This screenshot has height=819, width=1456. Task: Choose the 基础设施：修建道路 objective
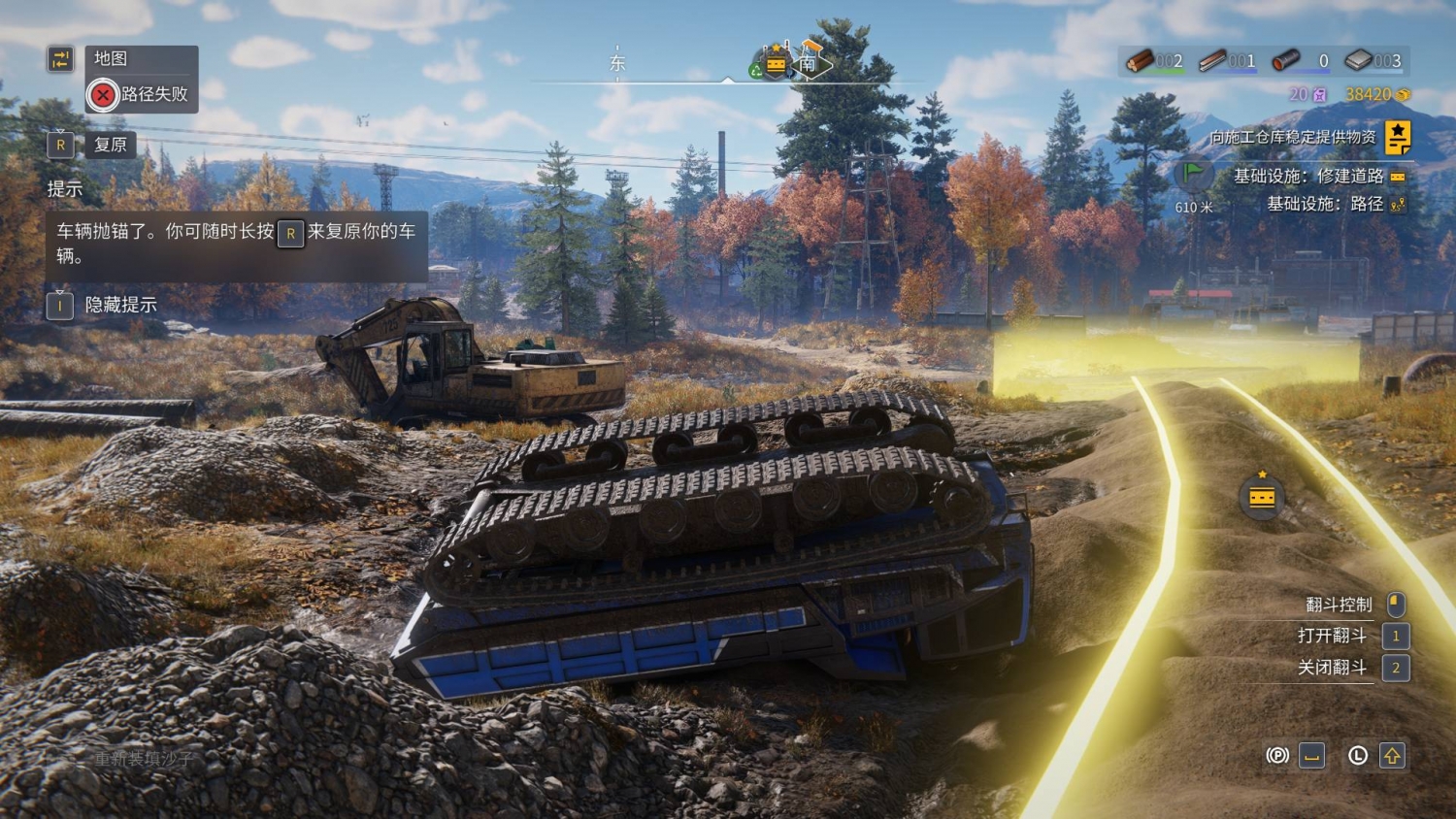coord(1307,176)
